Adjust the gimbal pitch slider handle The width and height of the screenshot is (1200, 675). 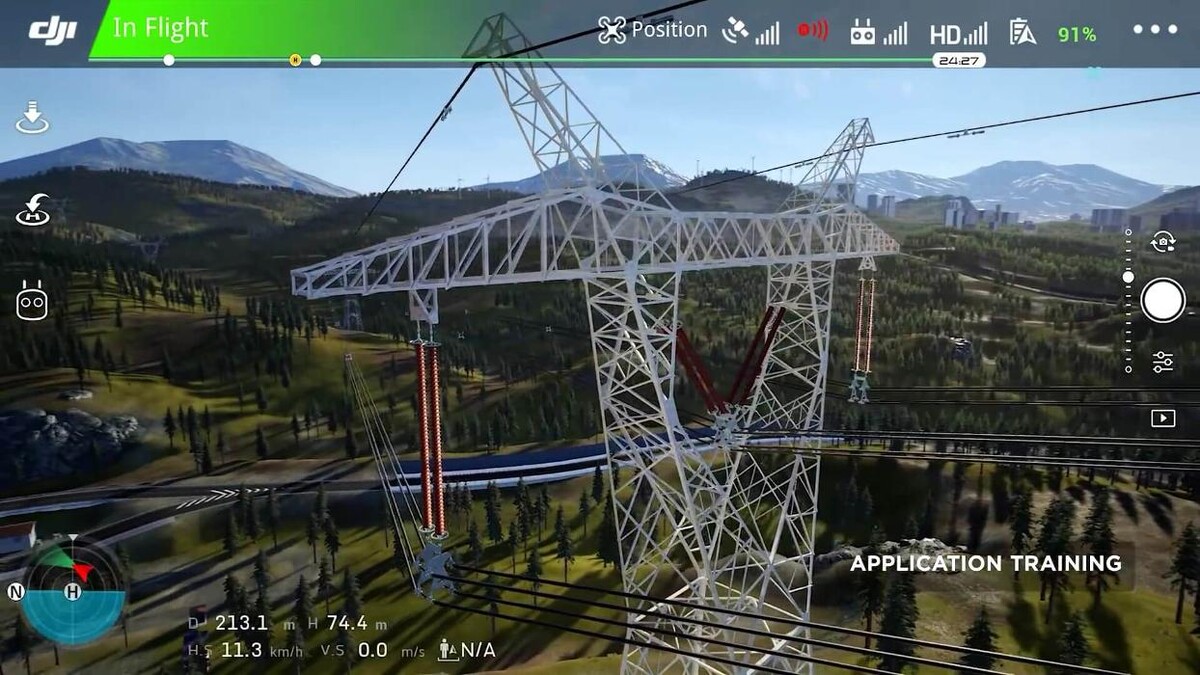click(x=1128, y=277)
